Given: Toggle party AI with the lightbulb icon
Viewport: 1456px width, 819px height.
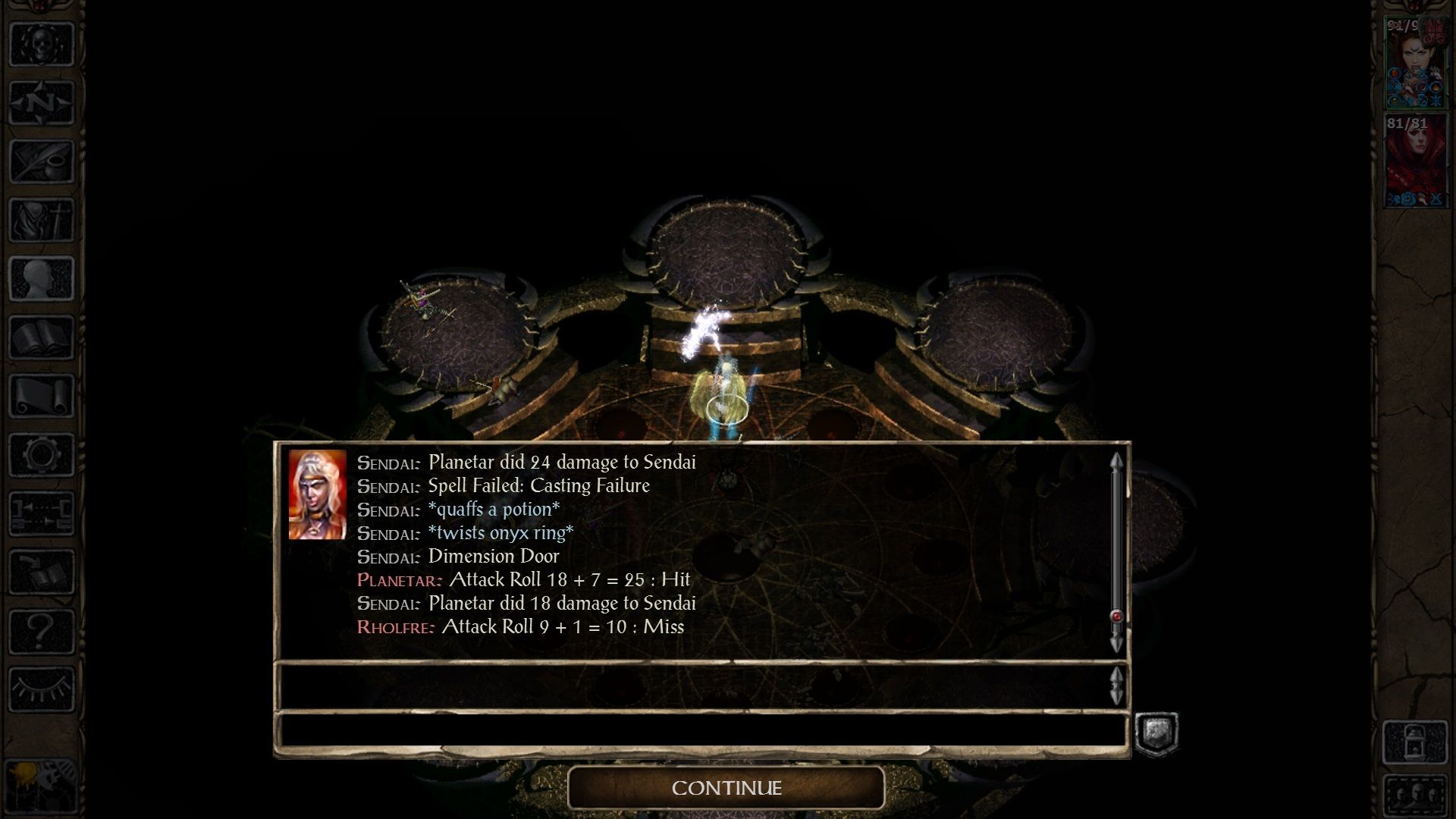Looking at the screenshot, I should [x=42, y=786].
